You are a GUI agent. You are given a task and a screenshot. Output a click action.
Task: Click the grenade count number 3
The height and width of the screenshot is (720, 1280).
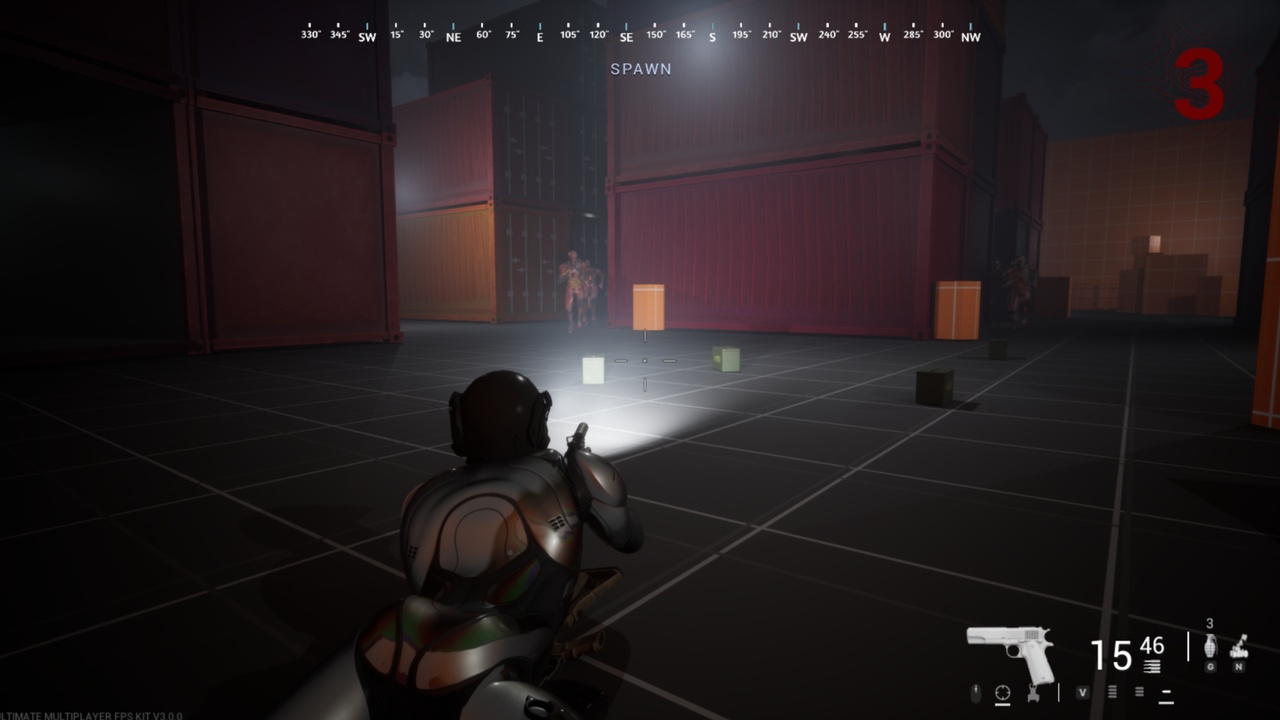[x=1209, y=623]
